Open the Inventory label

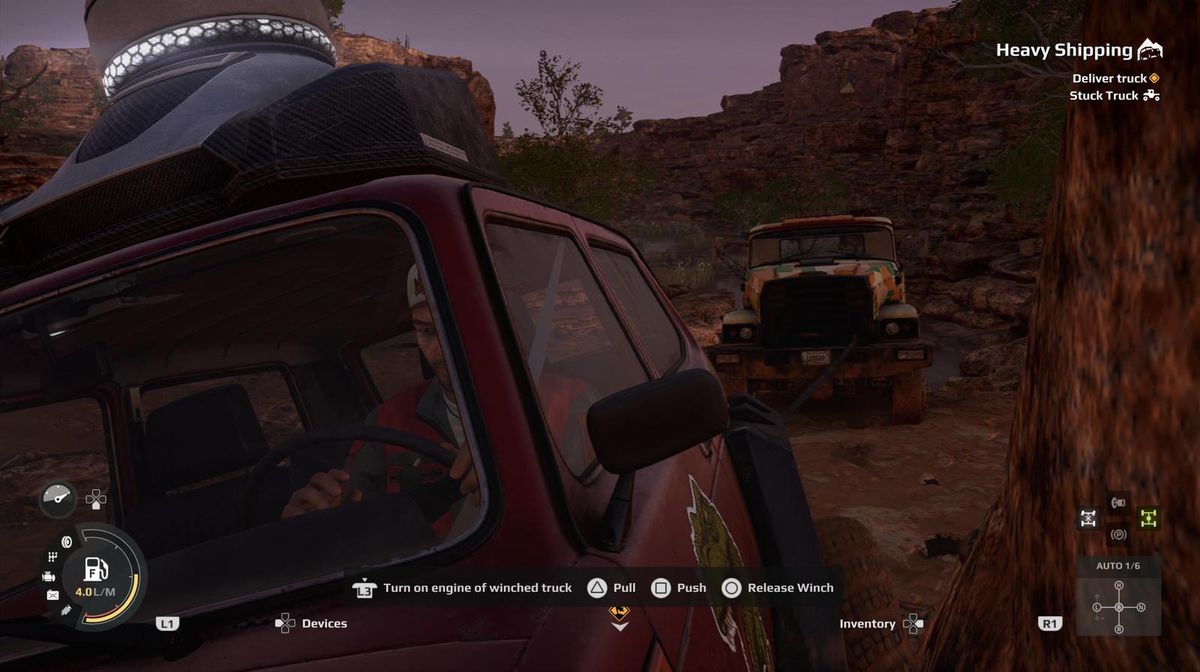[867, 624]
